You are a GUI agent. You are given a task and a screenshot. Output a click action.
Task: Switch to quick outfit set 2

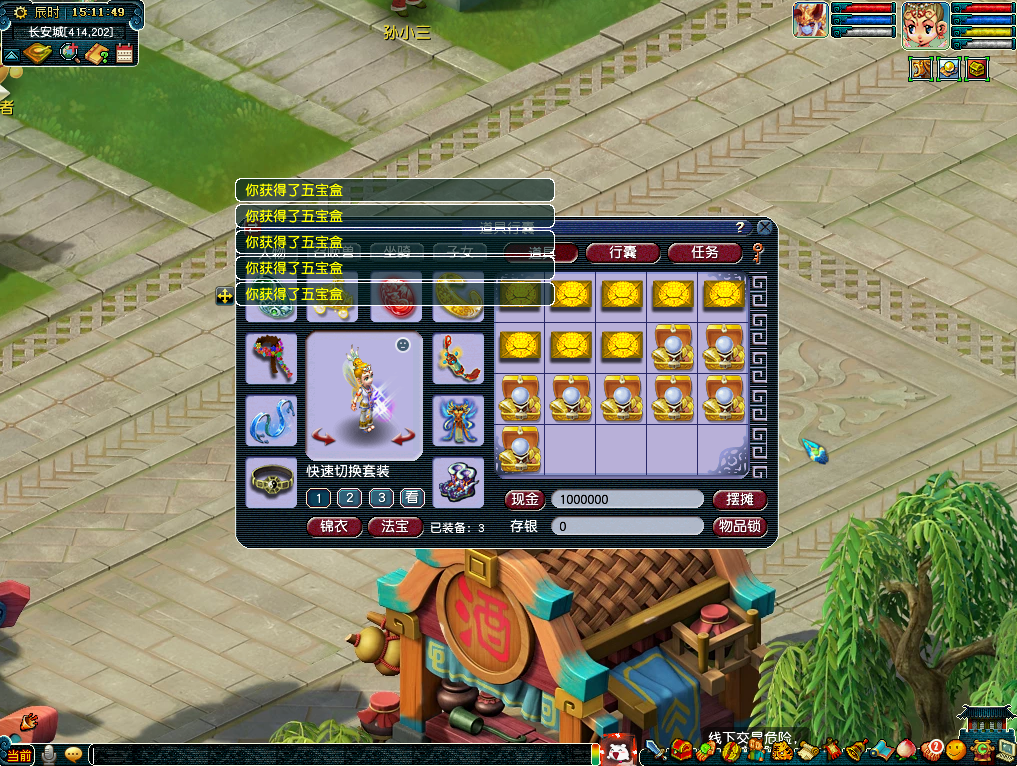click(349, 498)
